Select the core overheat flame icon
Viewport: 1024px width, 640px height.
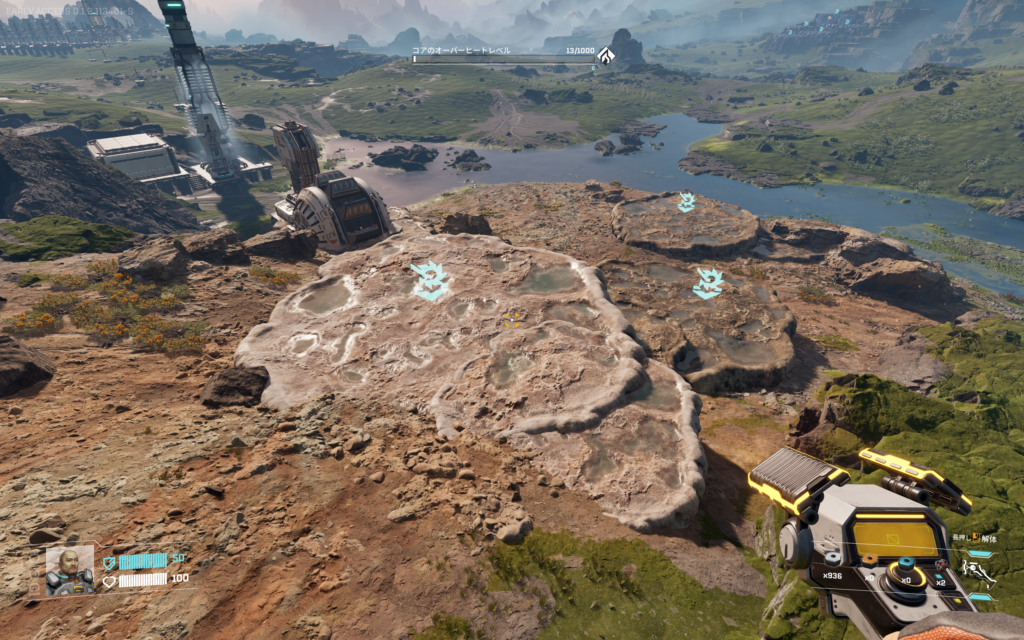606,57
